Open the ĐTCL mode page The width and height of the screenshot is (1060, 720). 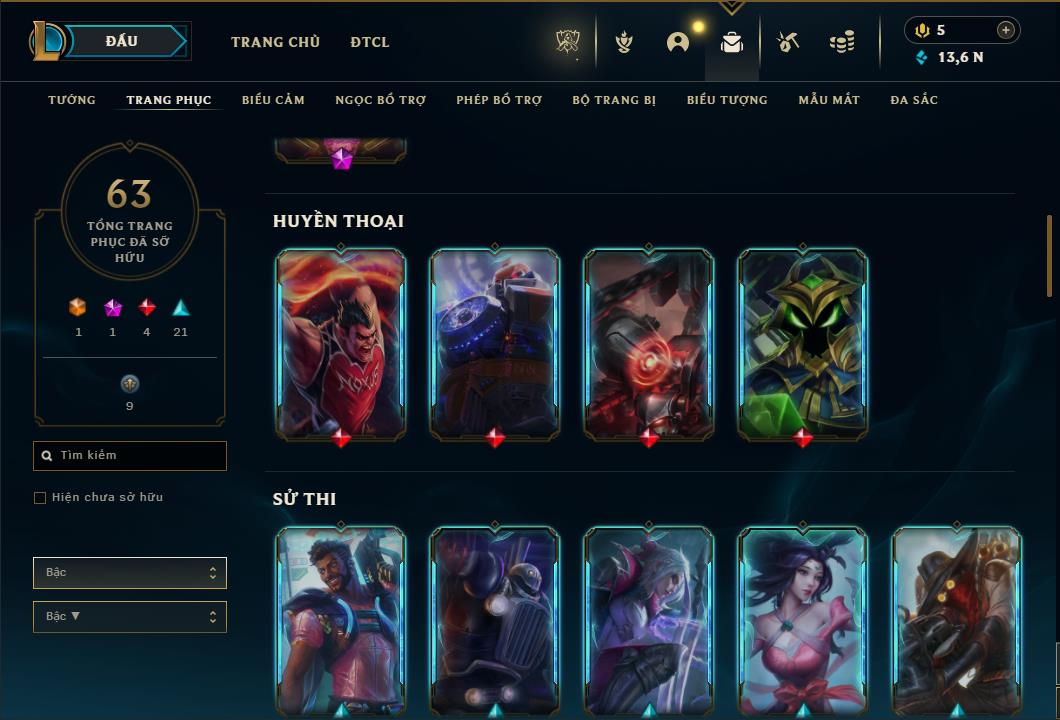[x=370, y=42]
